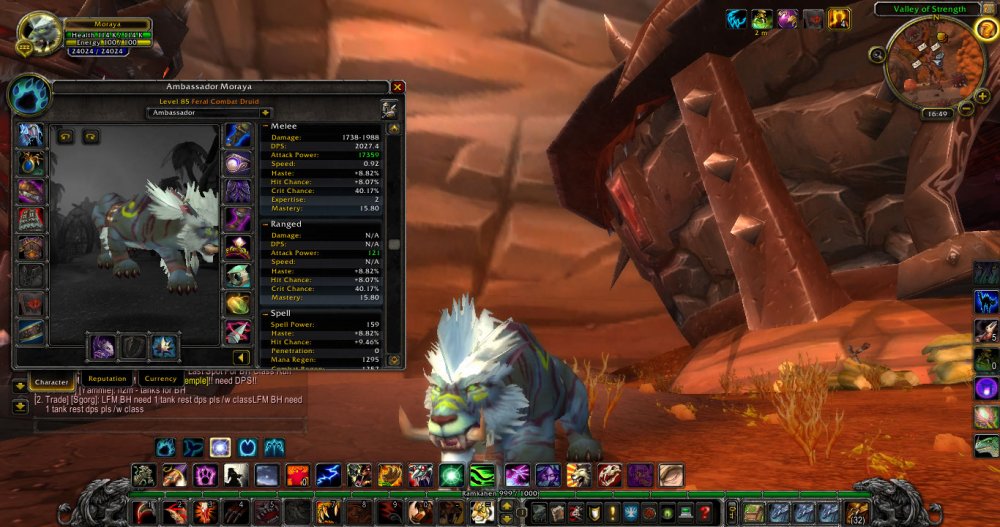Viewport: 1000px width, 527px height.
Task: Select the blue paw print portrait icon
Action: coord(28,96)
